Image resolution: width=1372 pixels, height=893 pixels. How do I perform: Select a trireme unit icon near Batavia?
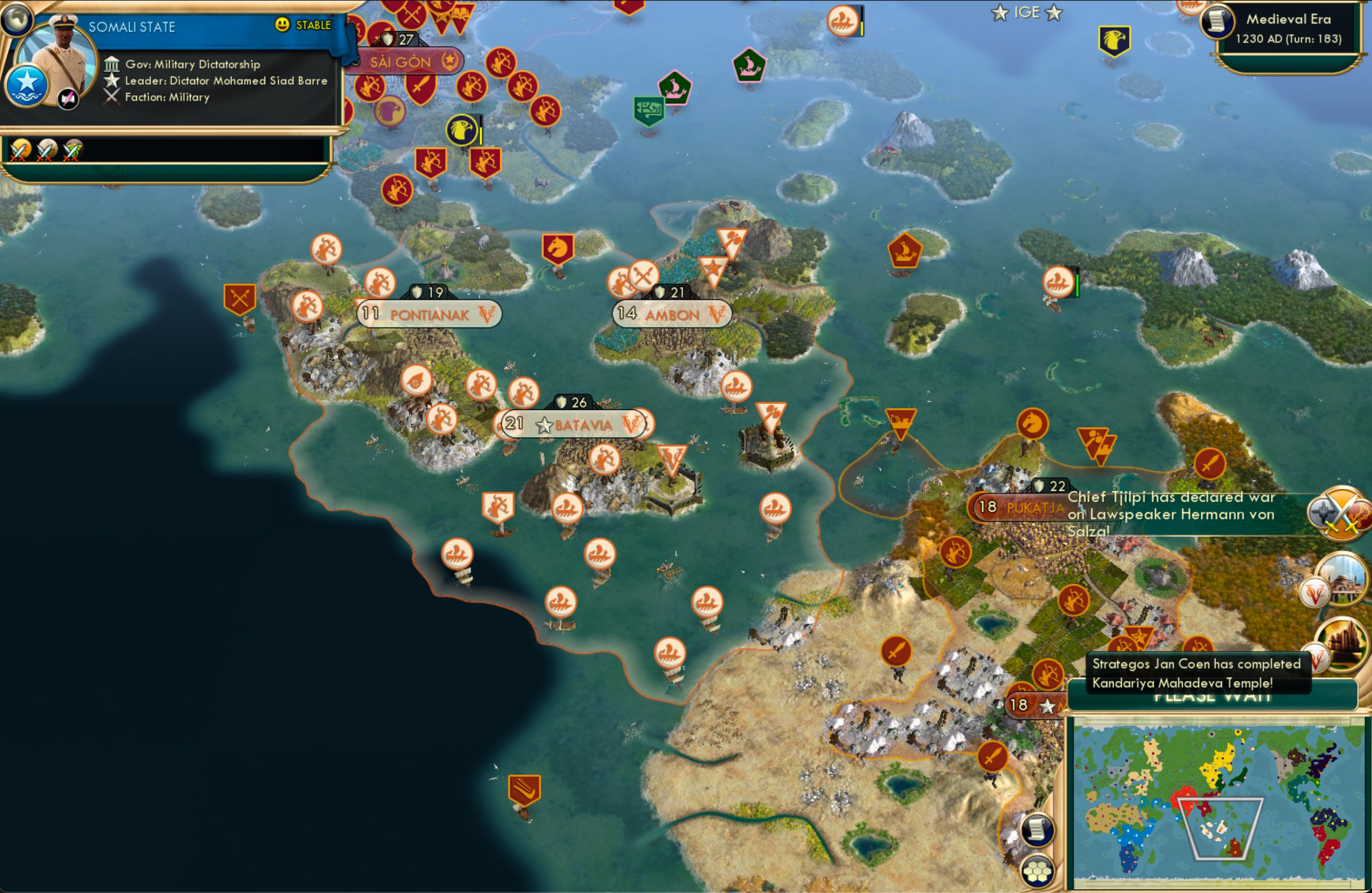click(x=567, y=507)
